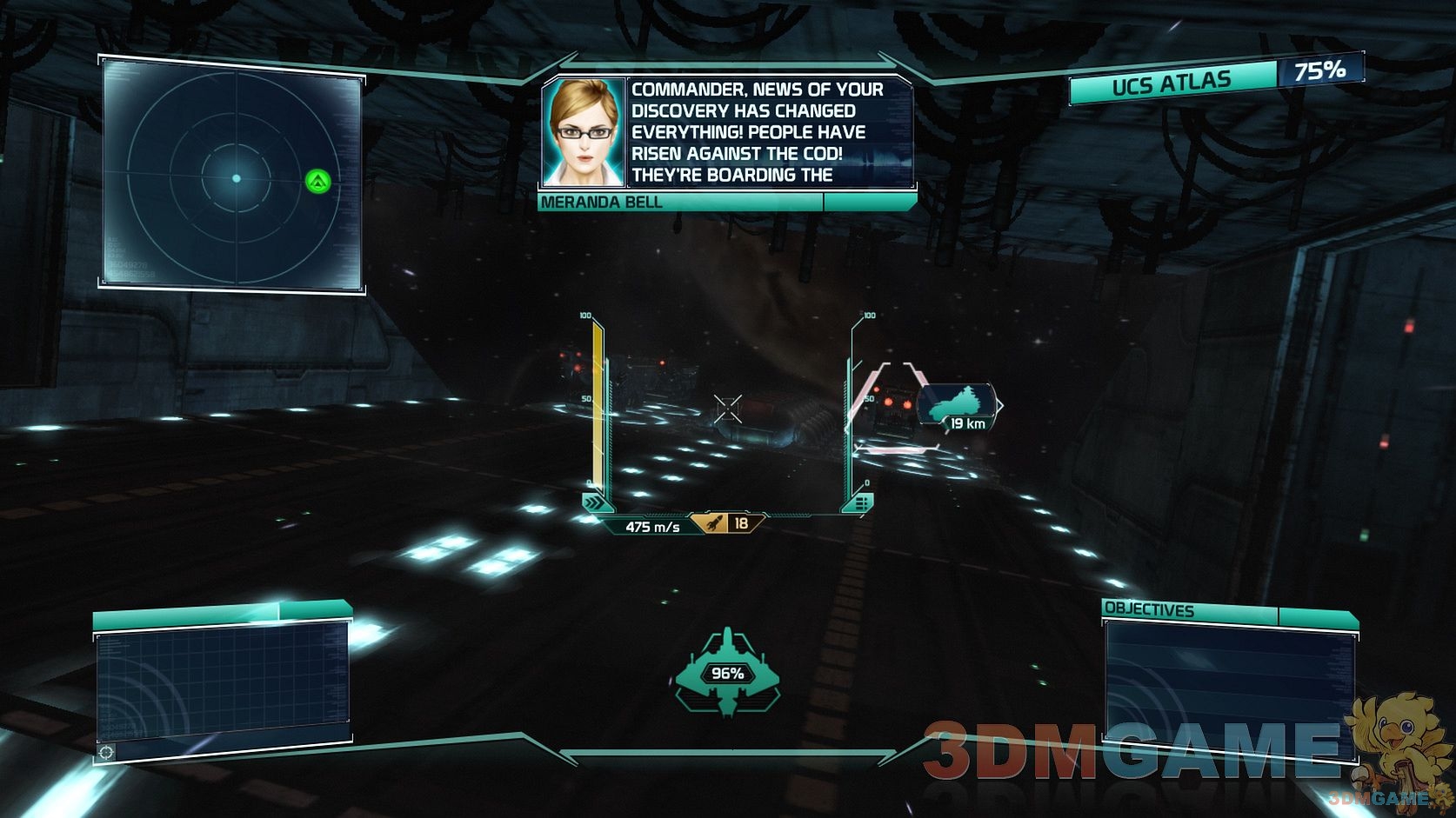This screenshot has width=1456, height=818.
Task: Click the missile weapon icon
Action: coord(712,523)
